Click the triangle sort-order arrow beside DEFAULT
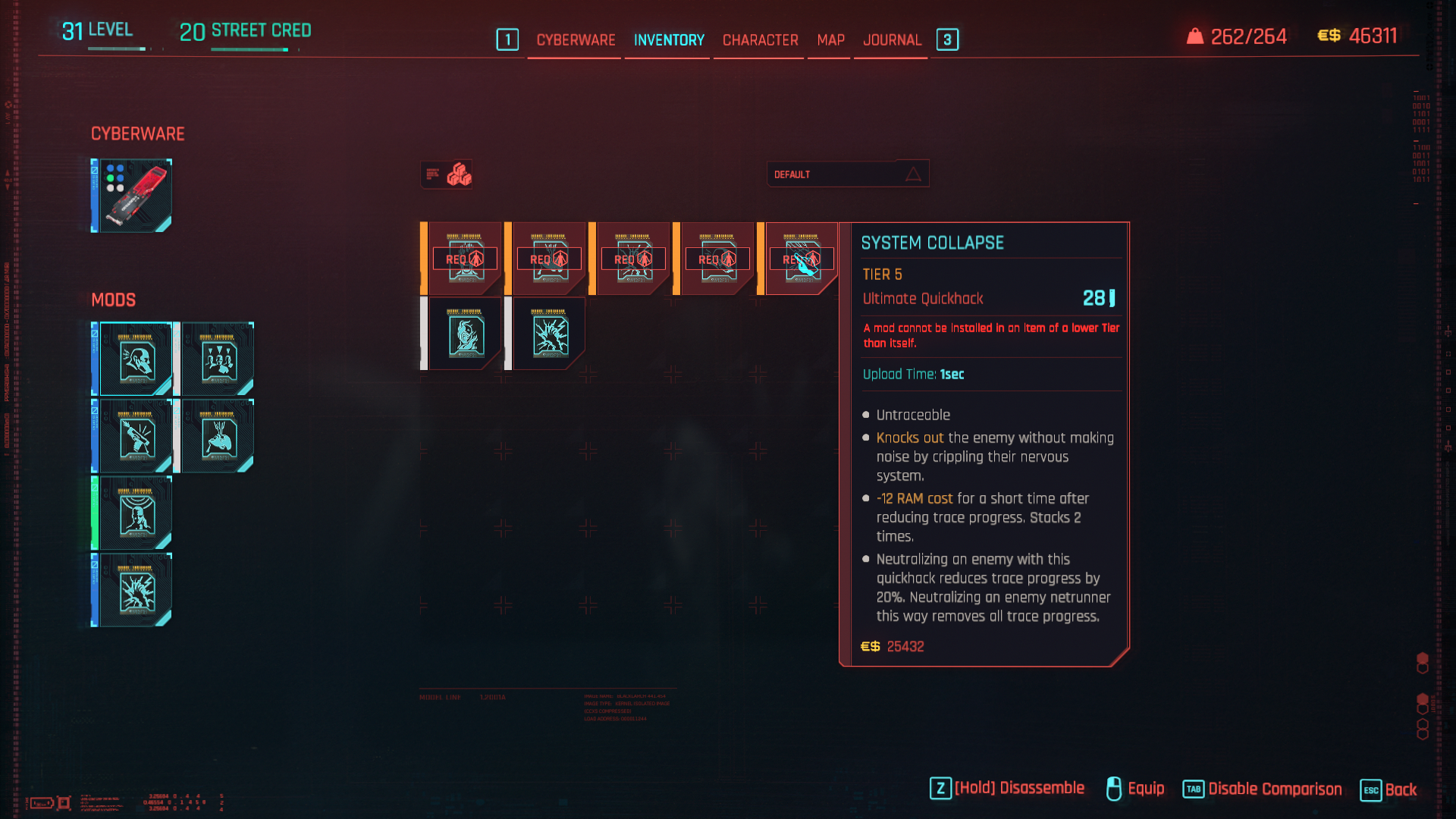 (914, 173)
